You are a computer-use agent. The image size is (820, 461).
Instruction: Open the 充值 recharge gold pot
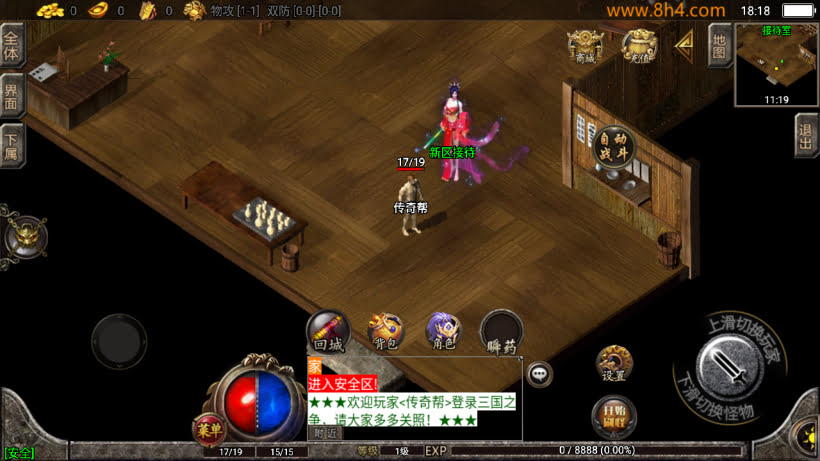pyautogui.click(x=639, y=46)
